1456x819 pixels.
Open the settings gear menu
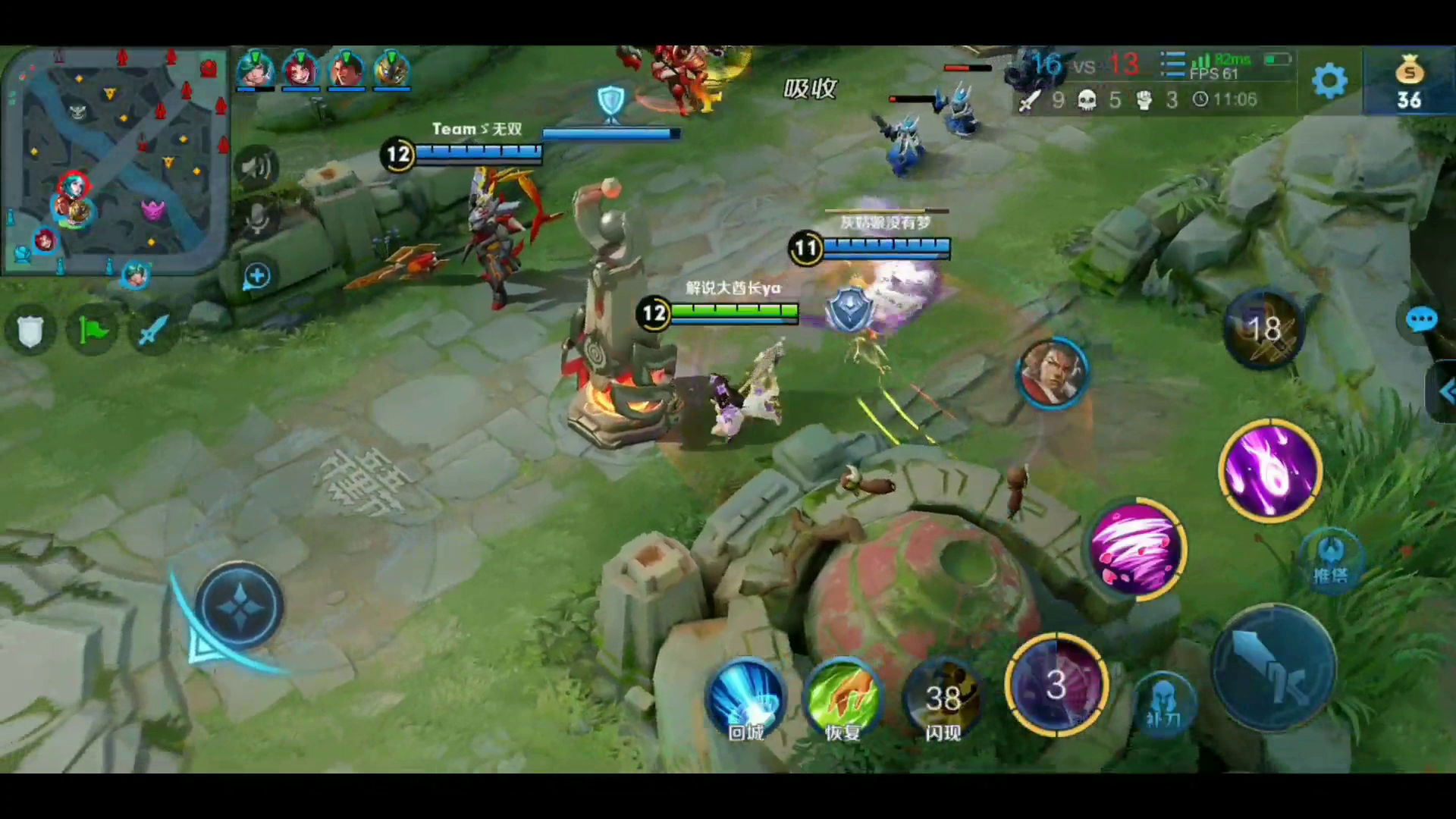click(x=1329, y=80)
